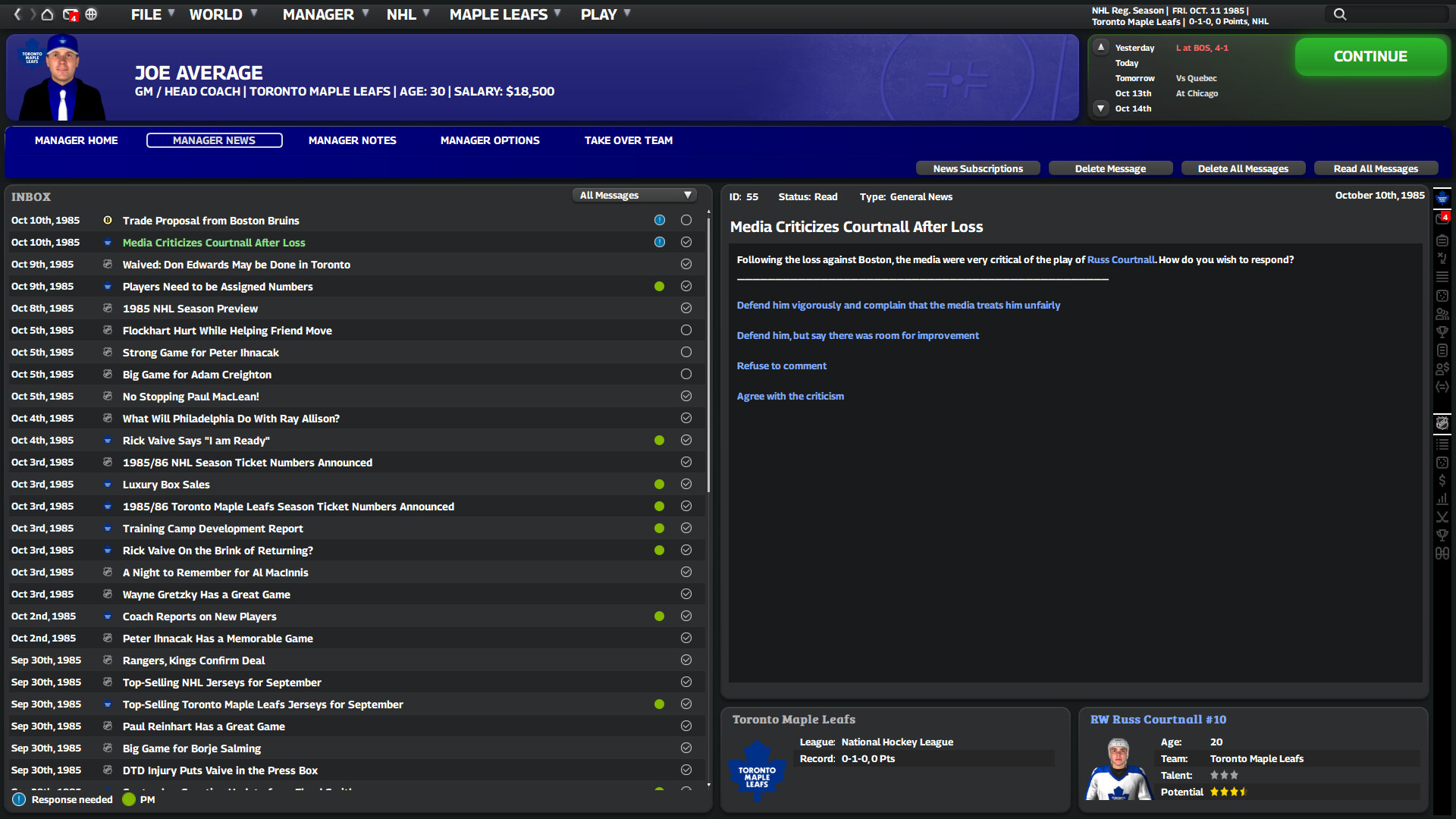
Task: Open the trophy icon in the right sidebar
Action: 1443,331
